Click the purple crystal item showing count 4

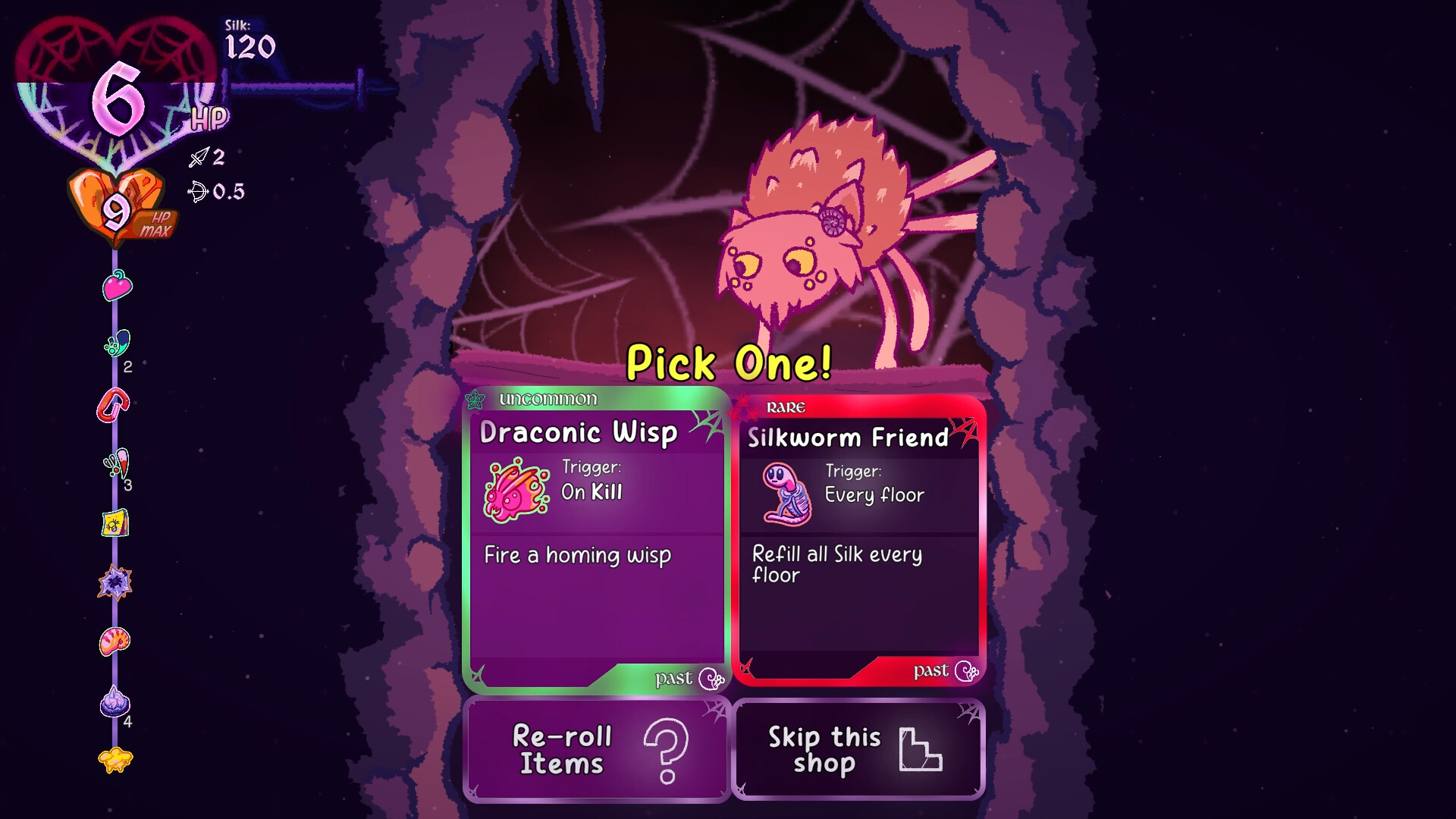coord(115,699)
